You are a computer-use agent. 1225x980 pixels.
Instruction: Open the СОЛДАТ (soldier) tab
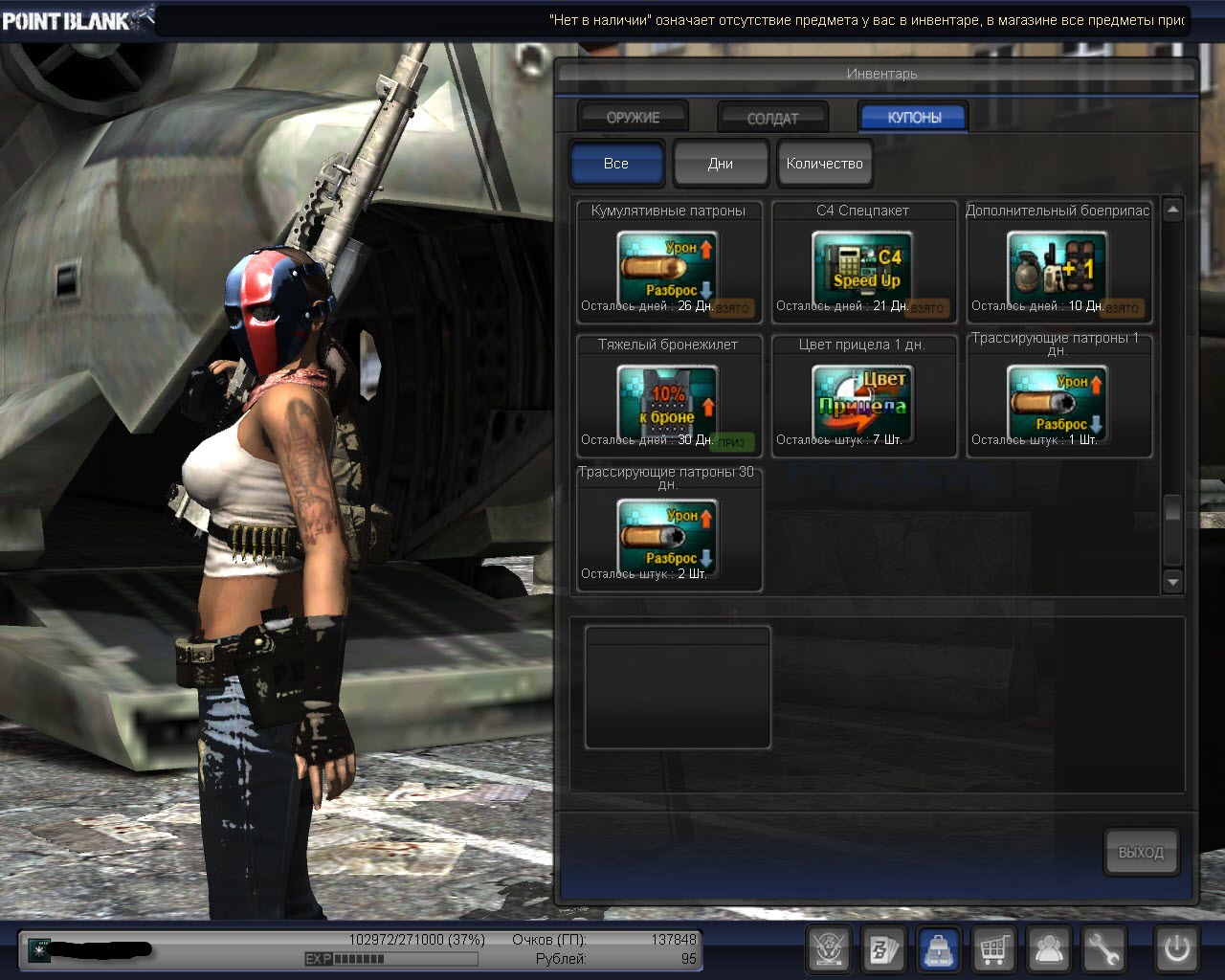coord(772,118)
